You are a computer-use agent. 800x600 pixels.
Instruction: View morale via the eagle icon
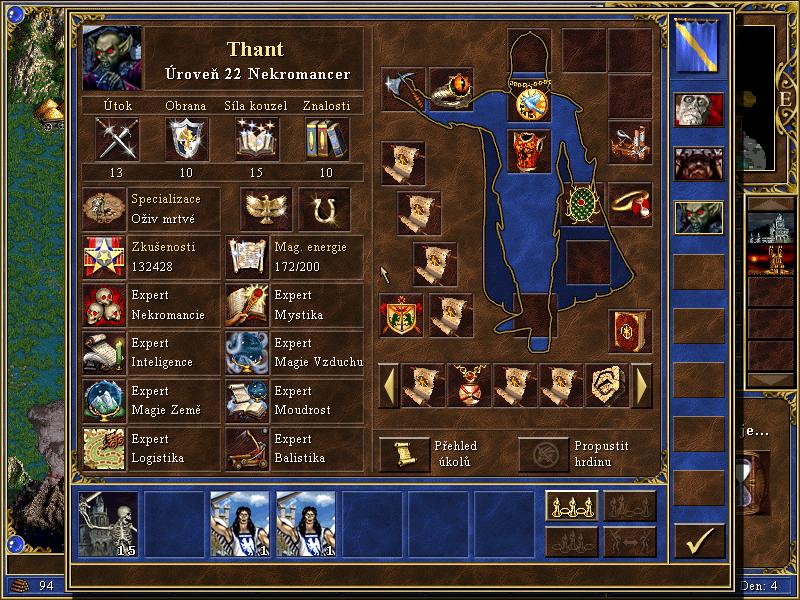(266, 208)
